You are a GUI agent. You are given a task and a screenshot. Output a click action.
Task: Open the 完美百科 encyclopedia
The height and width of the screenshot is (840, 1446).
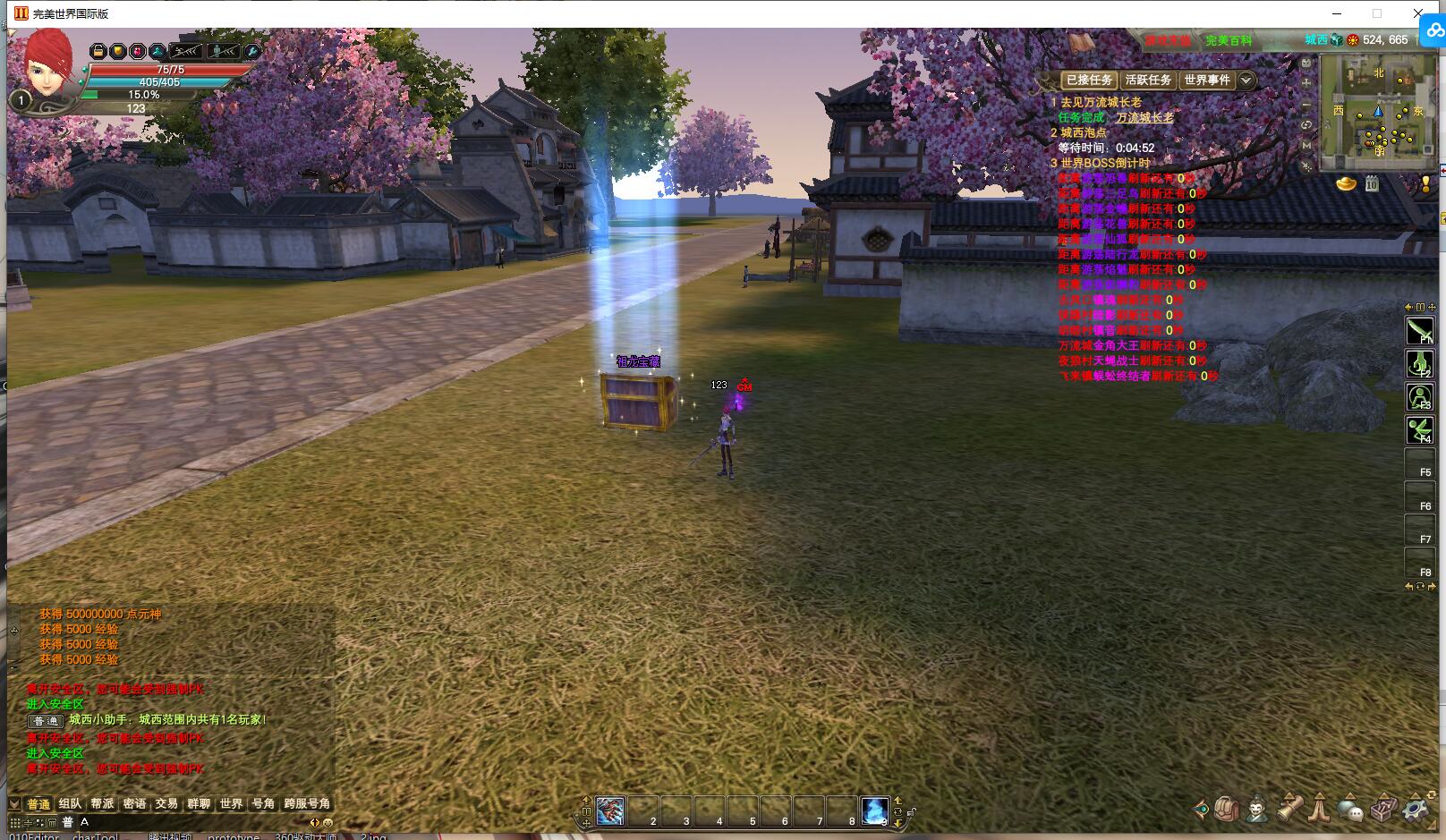tap(1228, 41)
